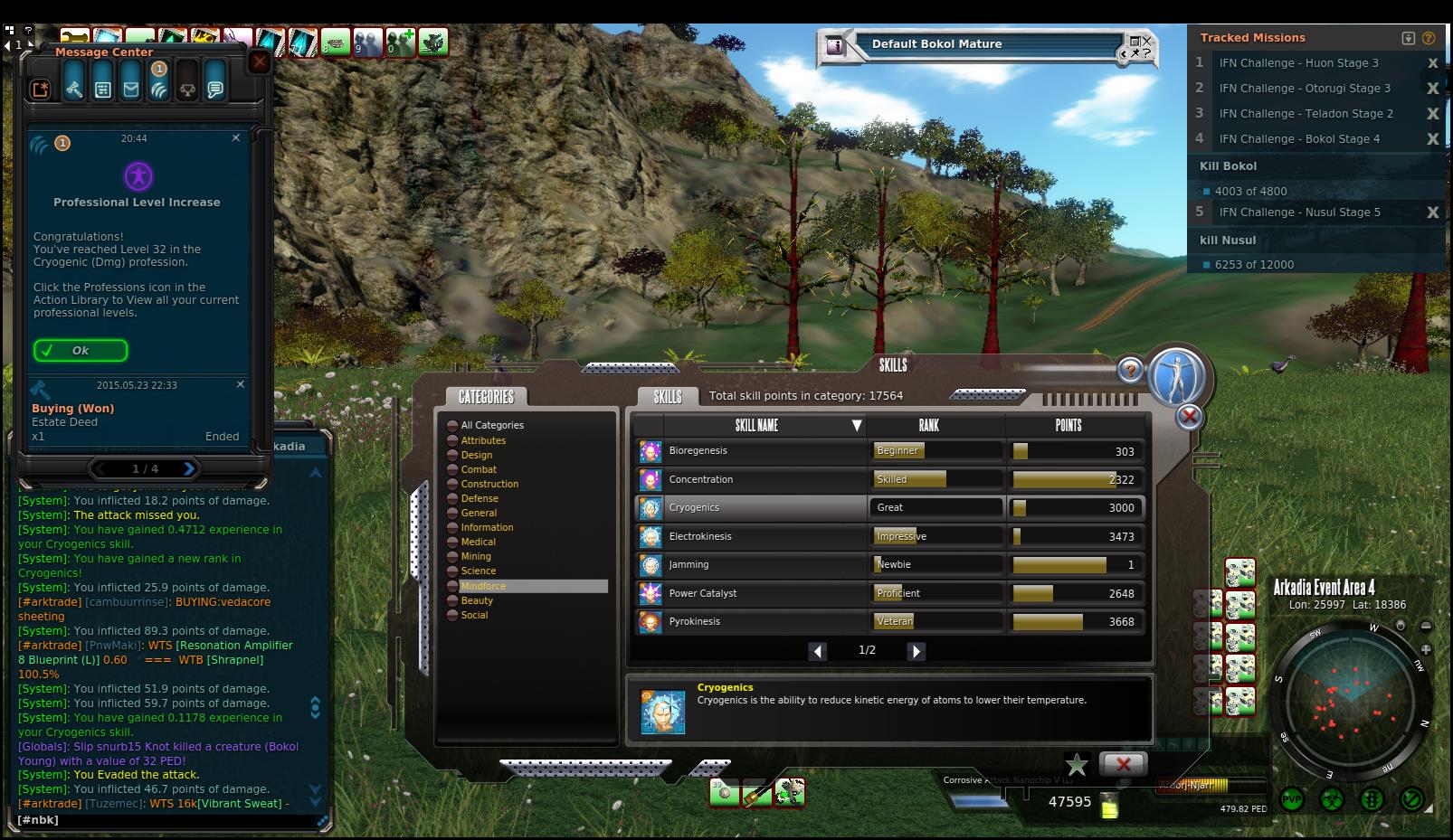Select the Mindforce skill category
The height and width of the screenshot is (840, 1453).
pos(483,586)
